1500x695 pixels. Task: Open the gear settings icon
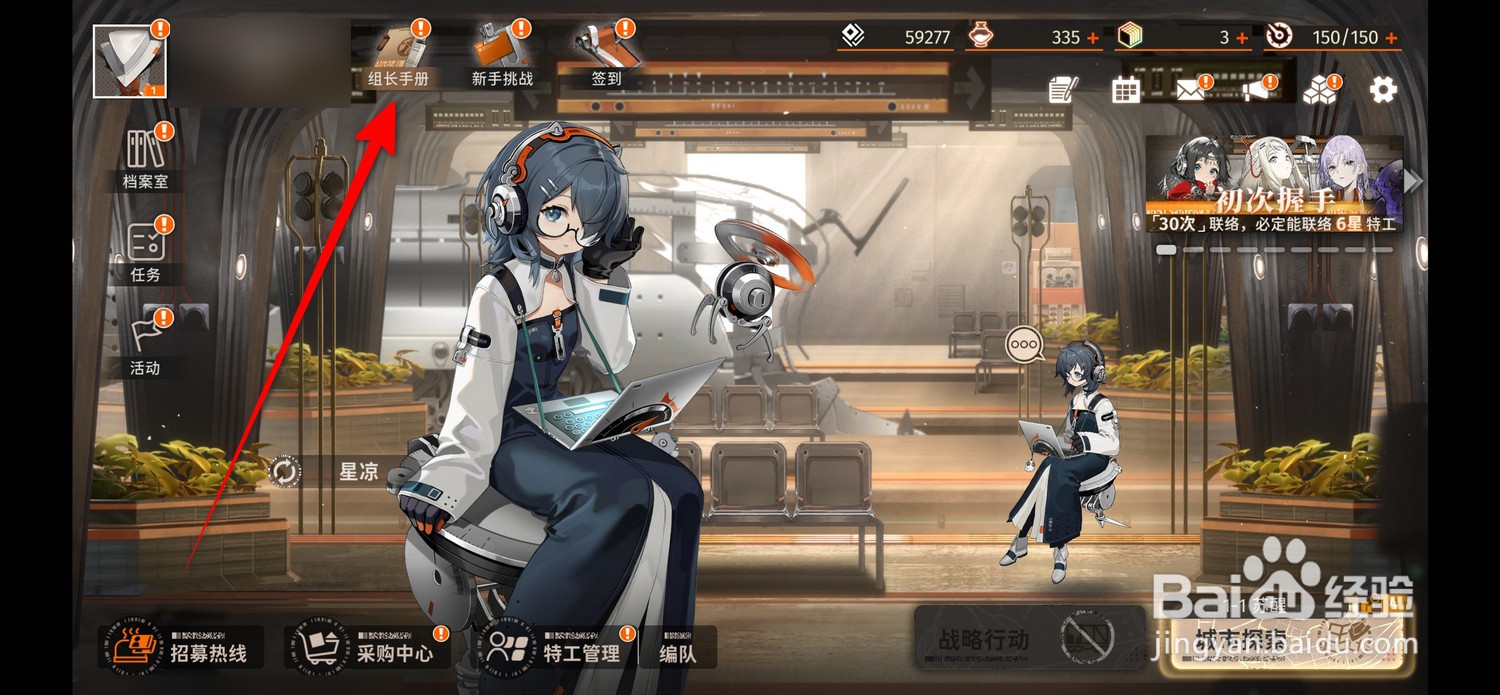click(1383, 90)
